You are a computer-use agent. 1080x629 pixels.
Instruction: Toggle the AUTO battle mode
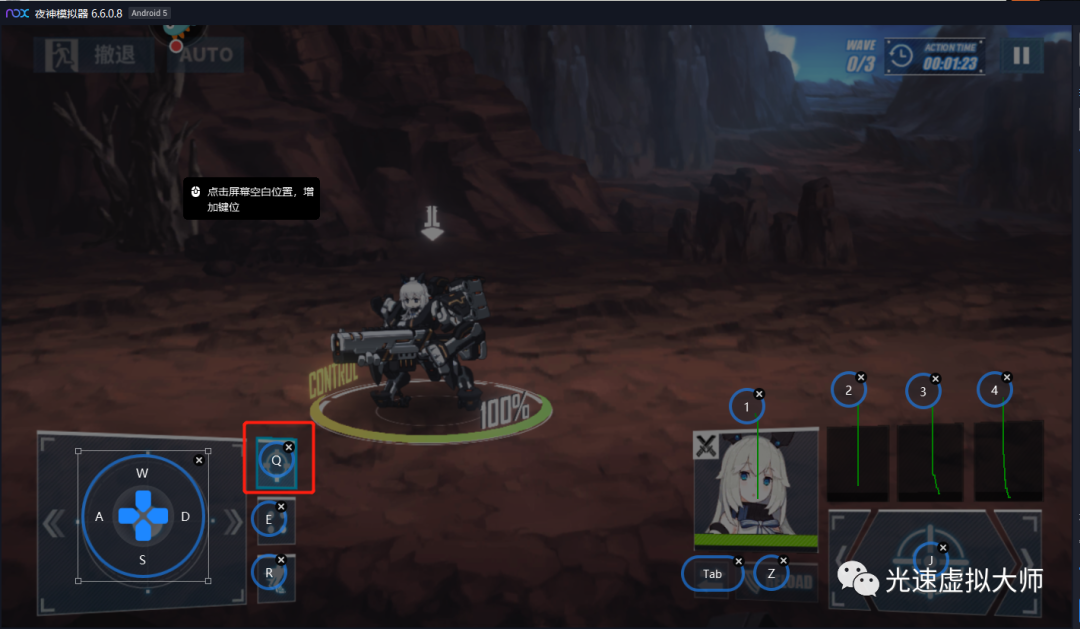coord(205,54)
